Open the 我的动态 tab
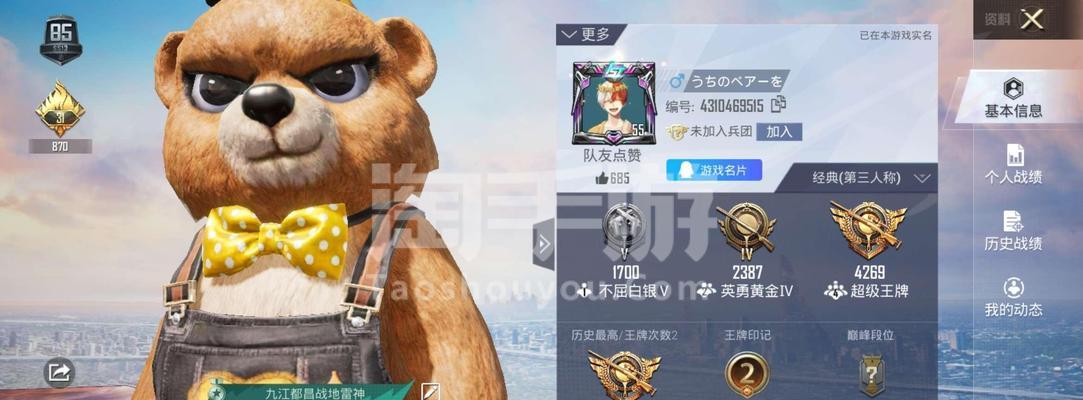1083x400 pixels. click(1013, 298)
